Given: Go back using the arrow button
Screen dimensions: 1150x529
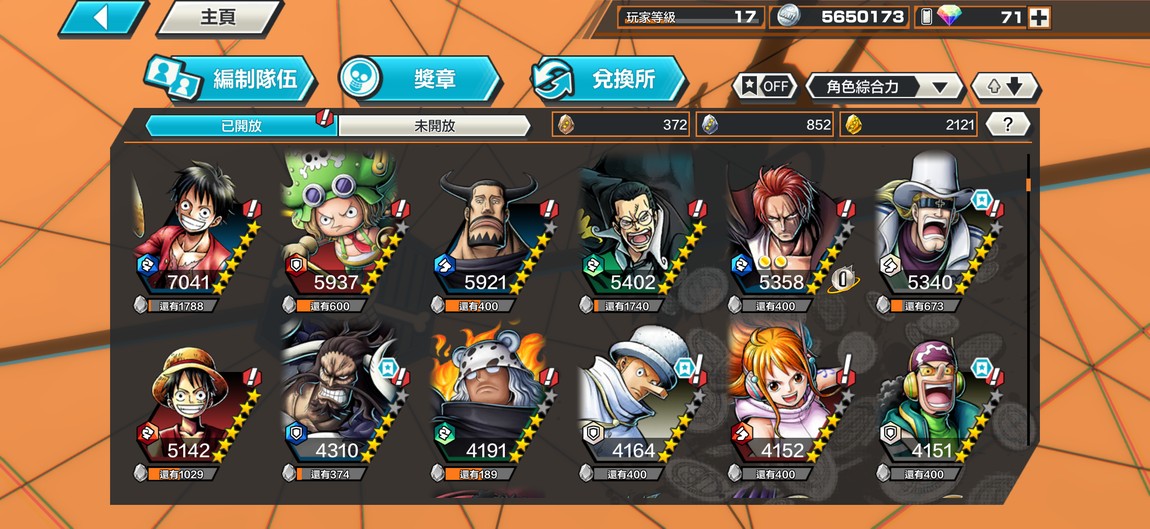Looking at the screenshot, I should (102, 17).
